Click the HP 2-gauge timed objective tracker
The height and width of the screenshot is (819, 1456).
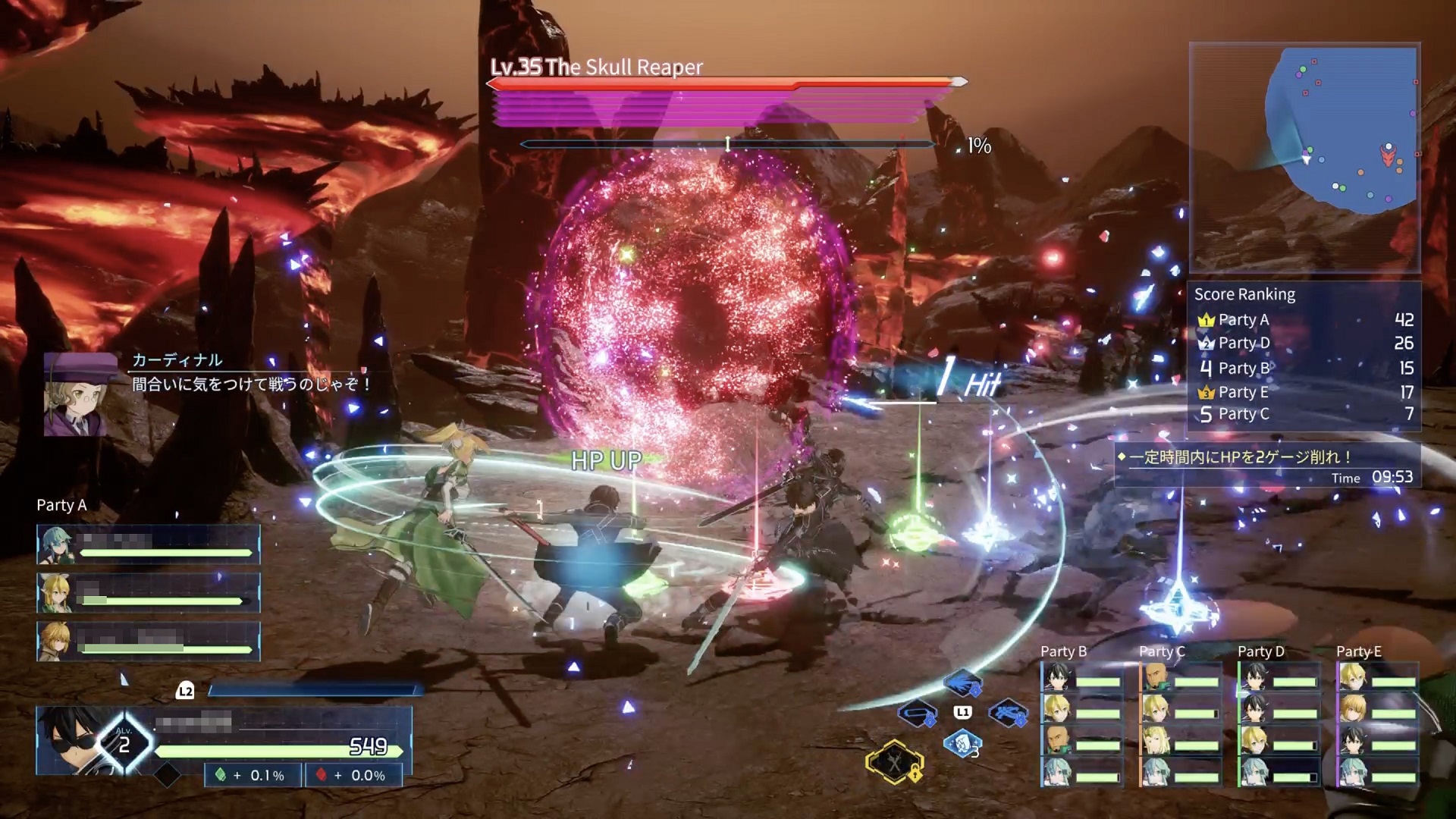pyautogui.click(x=1265, y=466)
